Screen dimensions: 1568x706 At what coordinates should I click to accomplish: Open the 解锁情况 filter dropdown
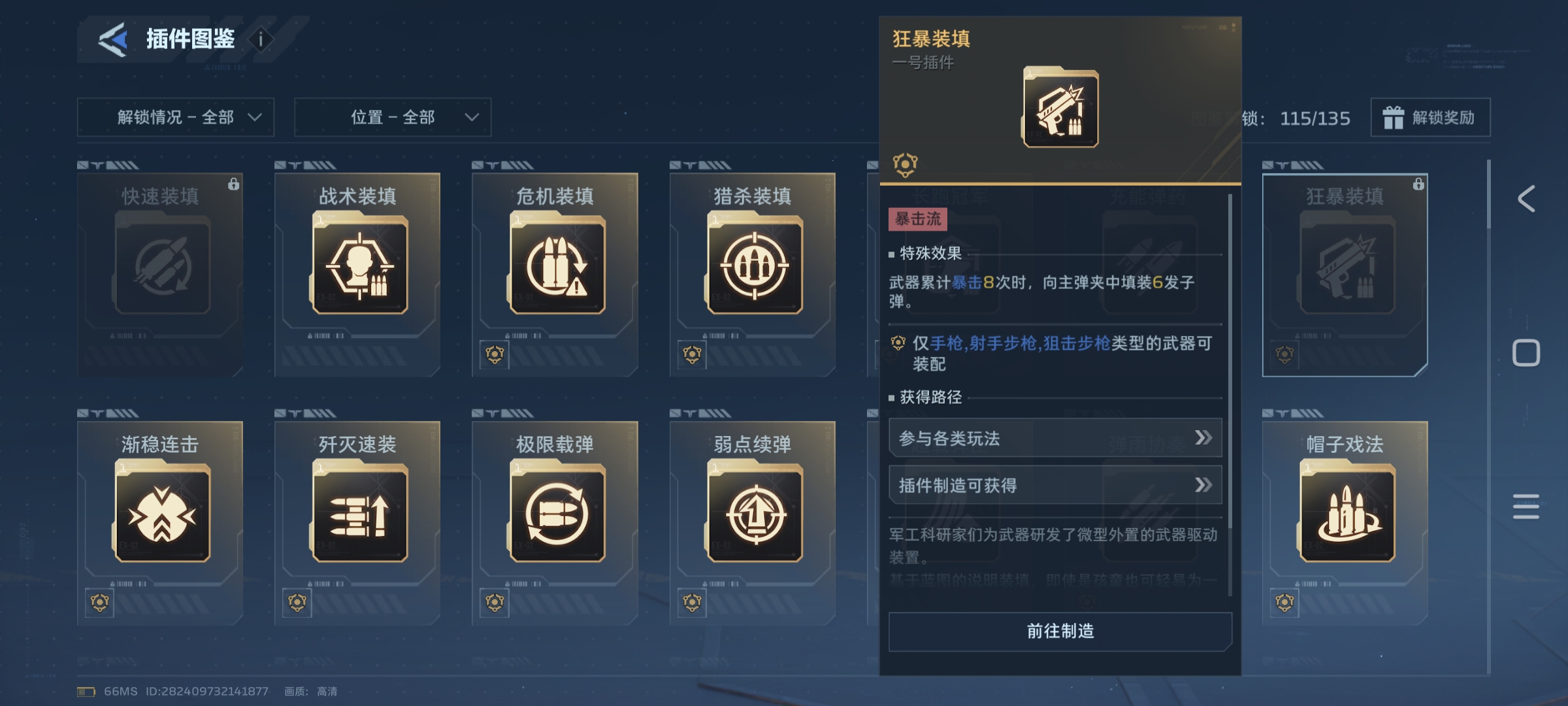tap(176, 118)
